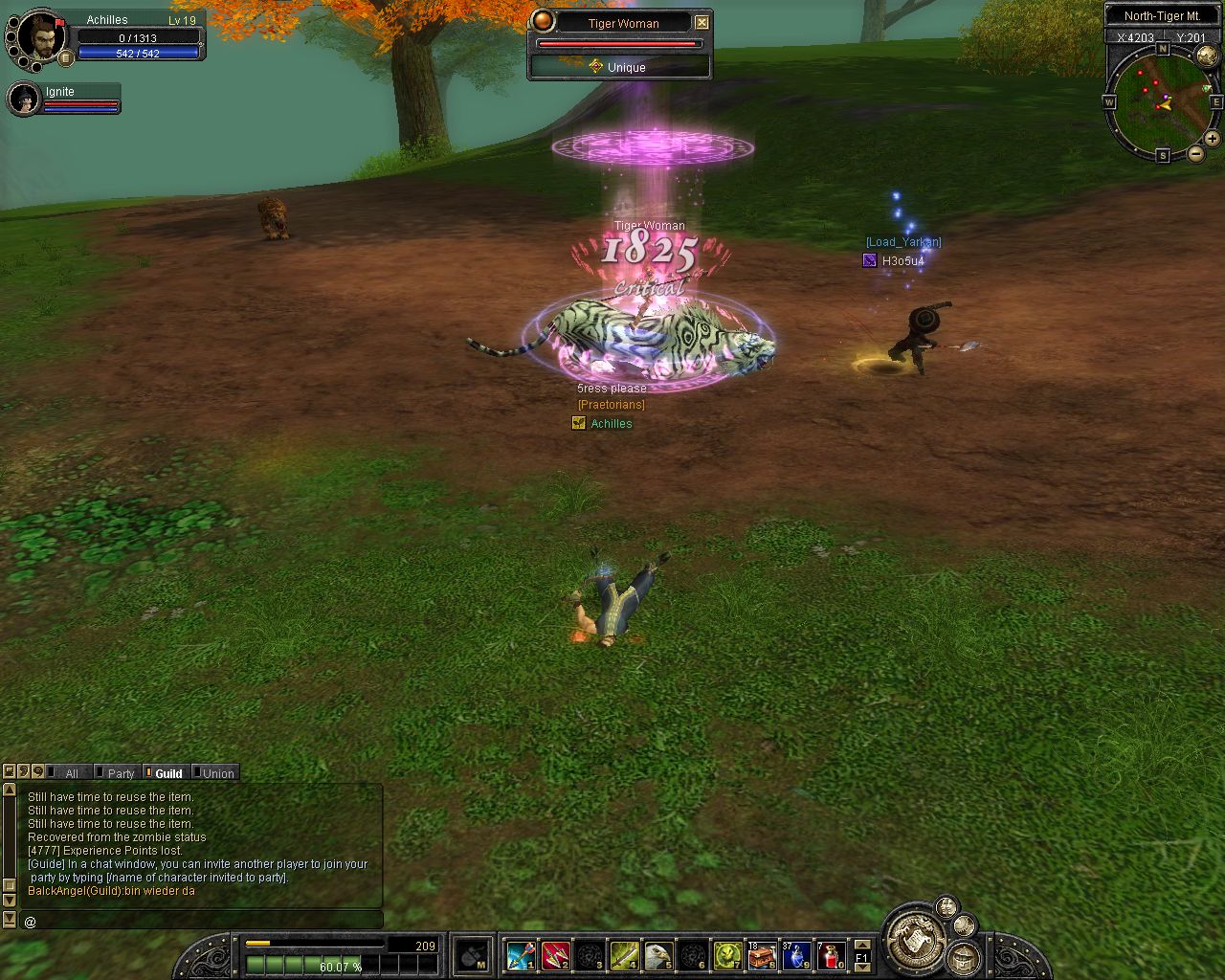Image resolution: width=1225 pixels, height=980 pixels.
Task: Use the green orb skill in slot 7
Action: [x=727, y=955]
